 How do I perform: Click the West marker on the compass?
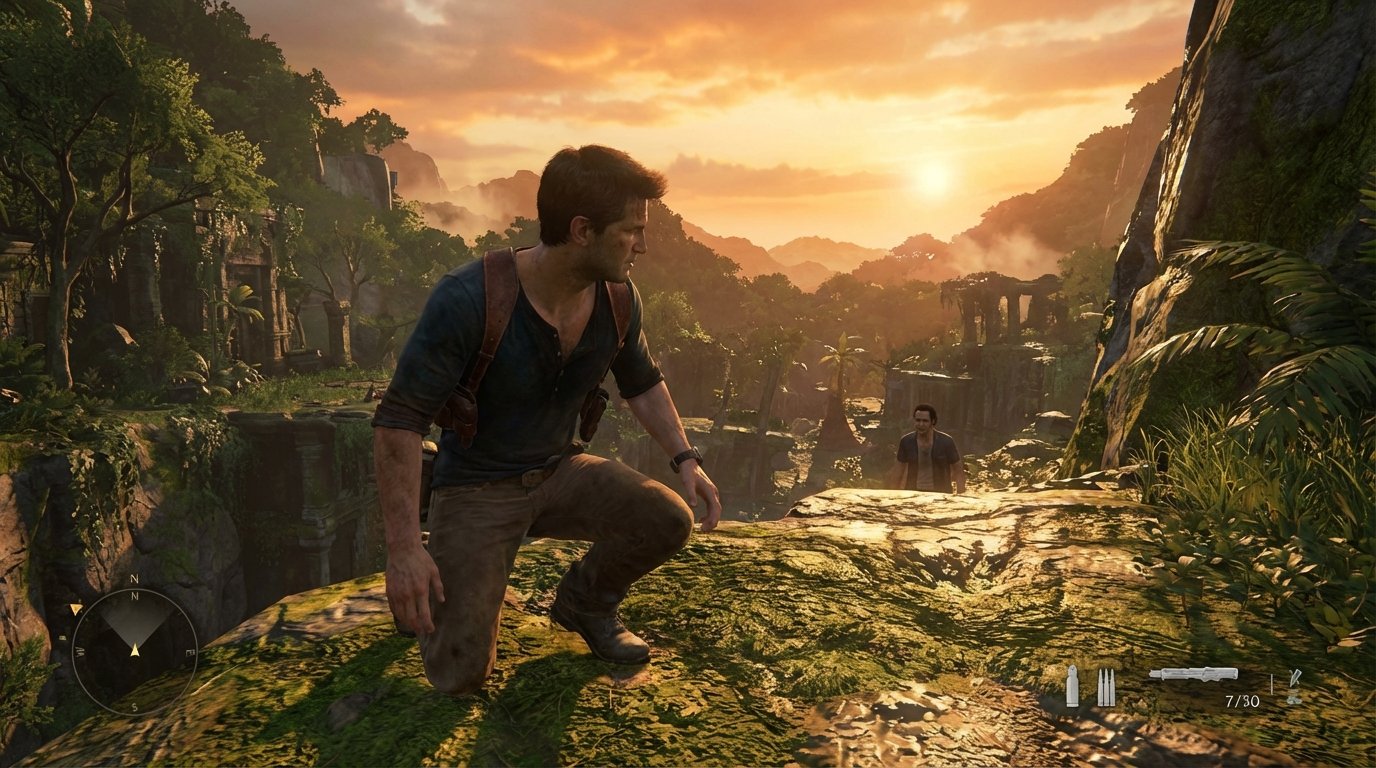point(78,651)
